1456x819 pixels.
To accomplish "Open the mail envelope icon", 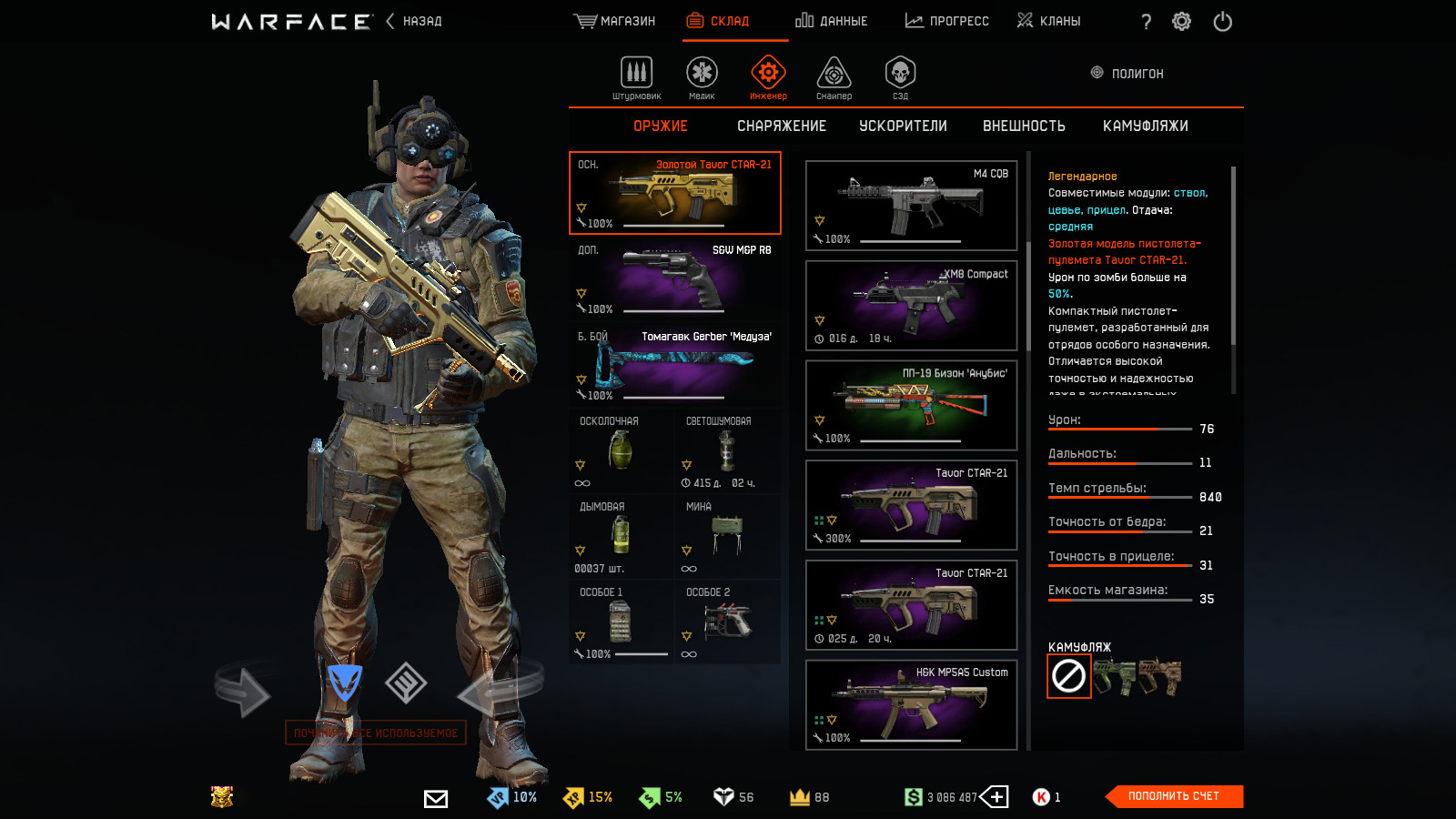I will click(436, 798).
